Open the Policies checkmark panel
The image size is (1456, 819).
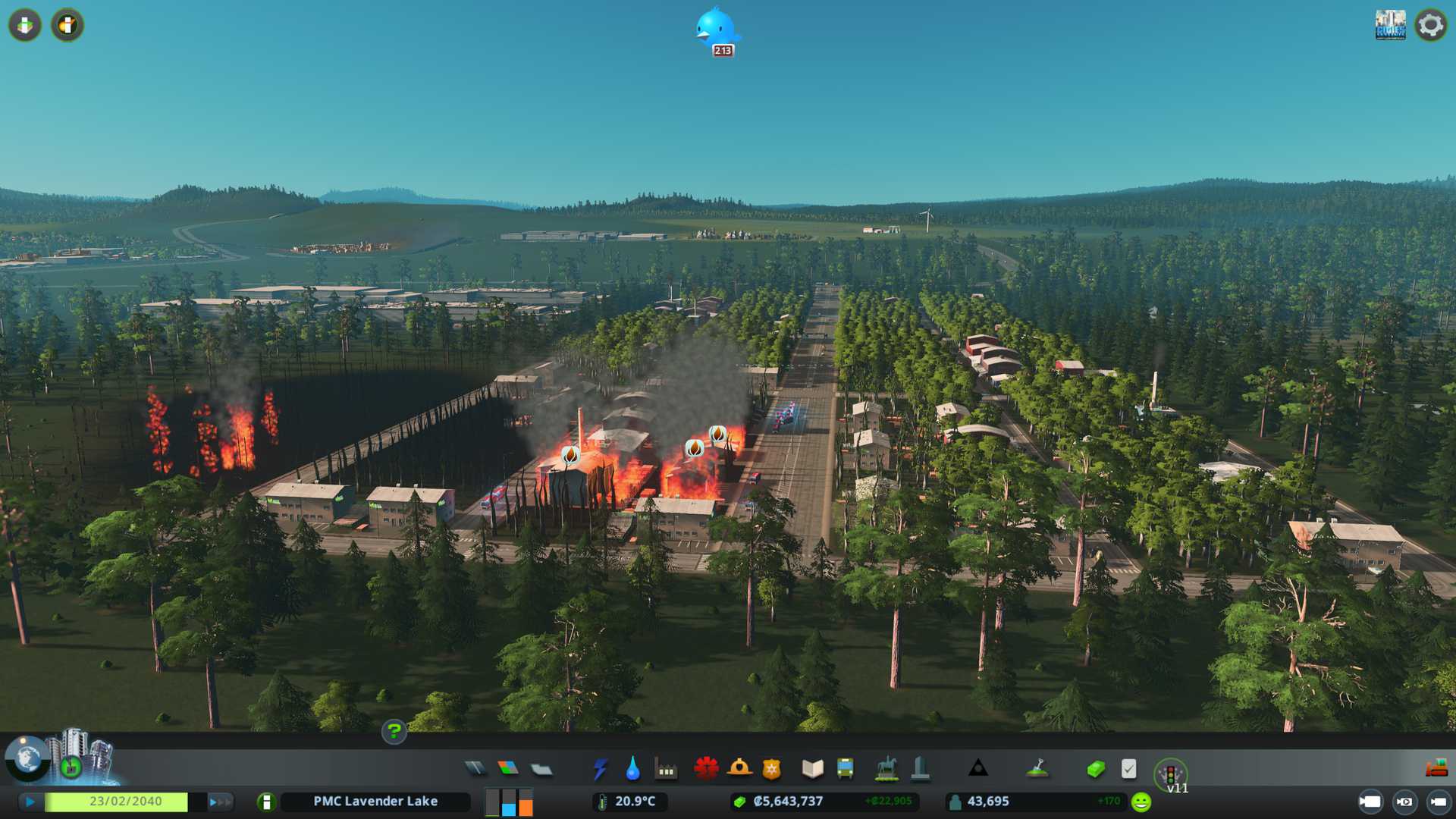pyautogui.click(x=1128, y=769)
